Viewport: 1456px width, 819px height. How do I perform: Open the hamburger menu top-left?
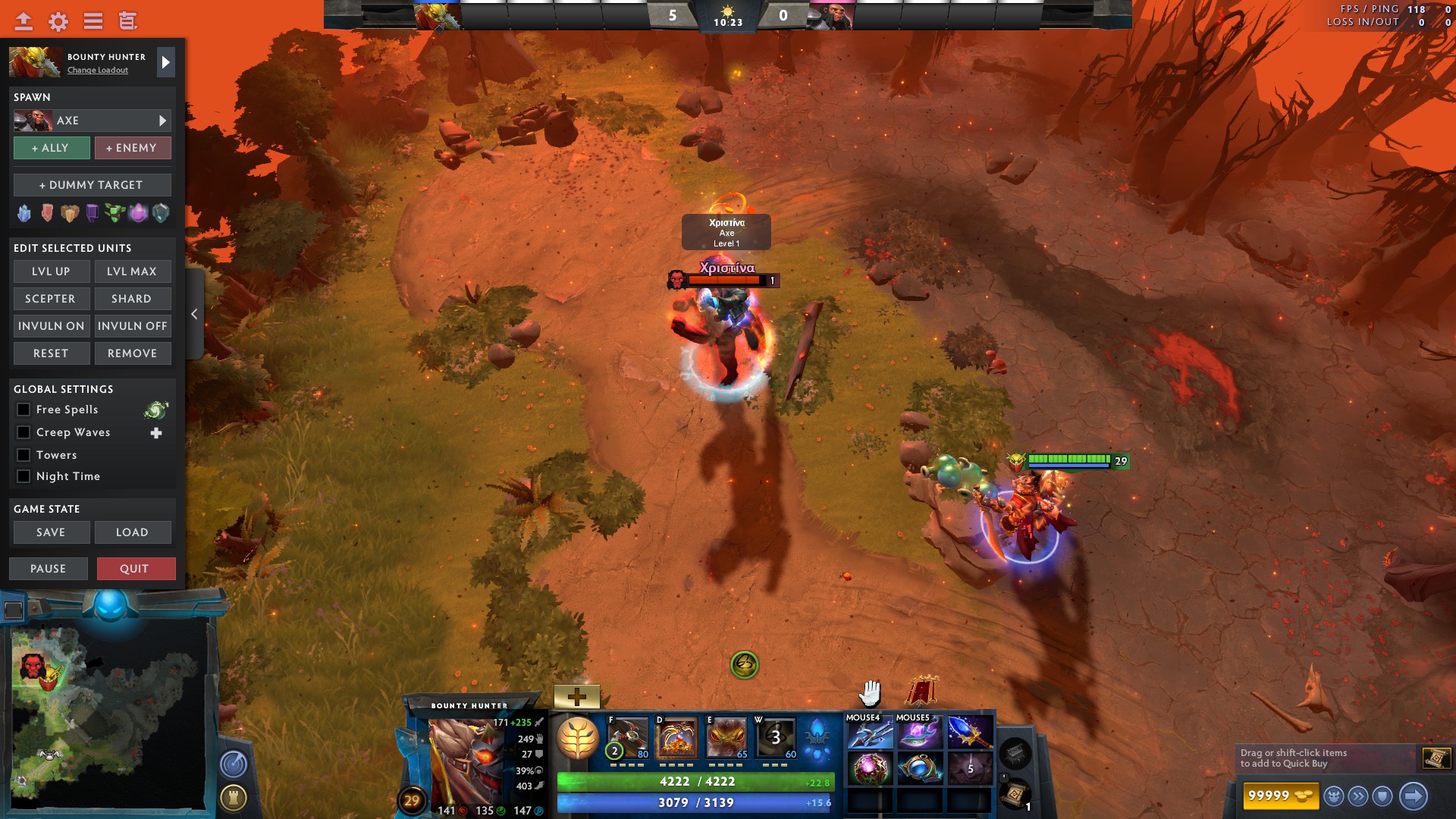click(x=92, y=21)
